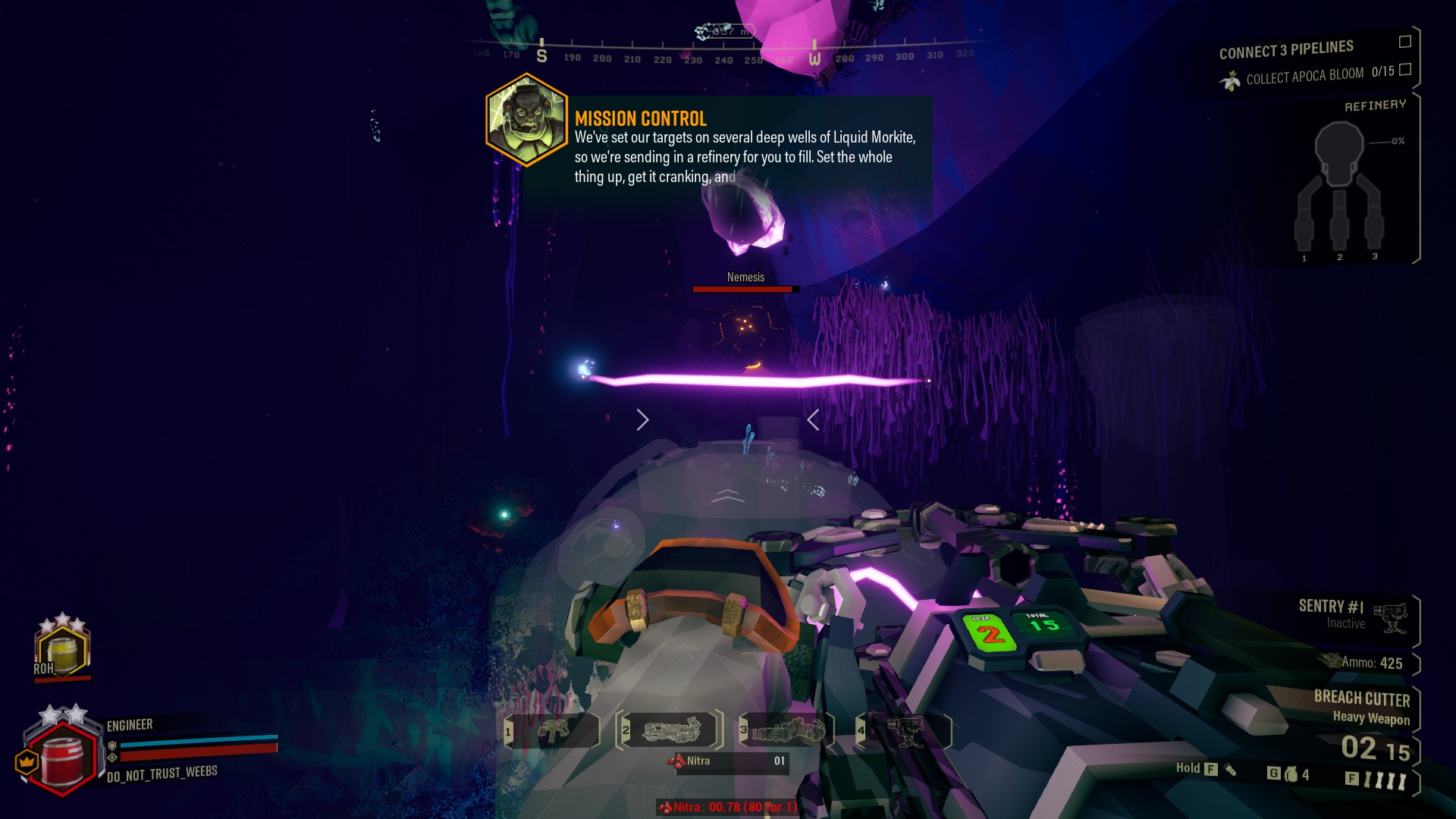Select weapon slot 1 pistol icon

[x=554, y=731]
